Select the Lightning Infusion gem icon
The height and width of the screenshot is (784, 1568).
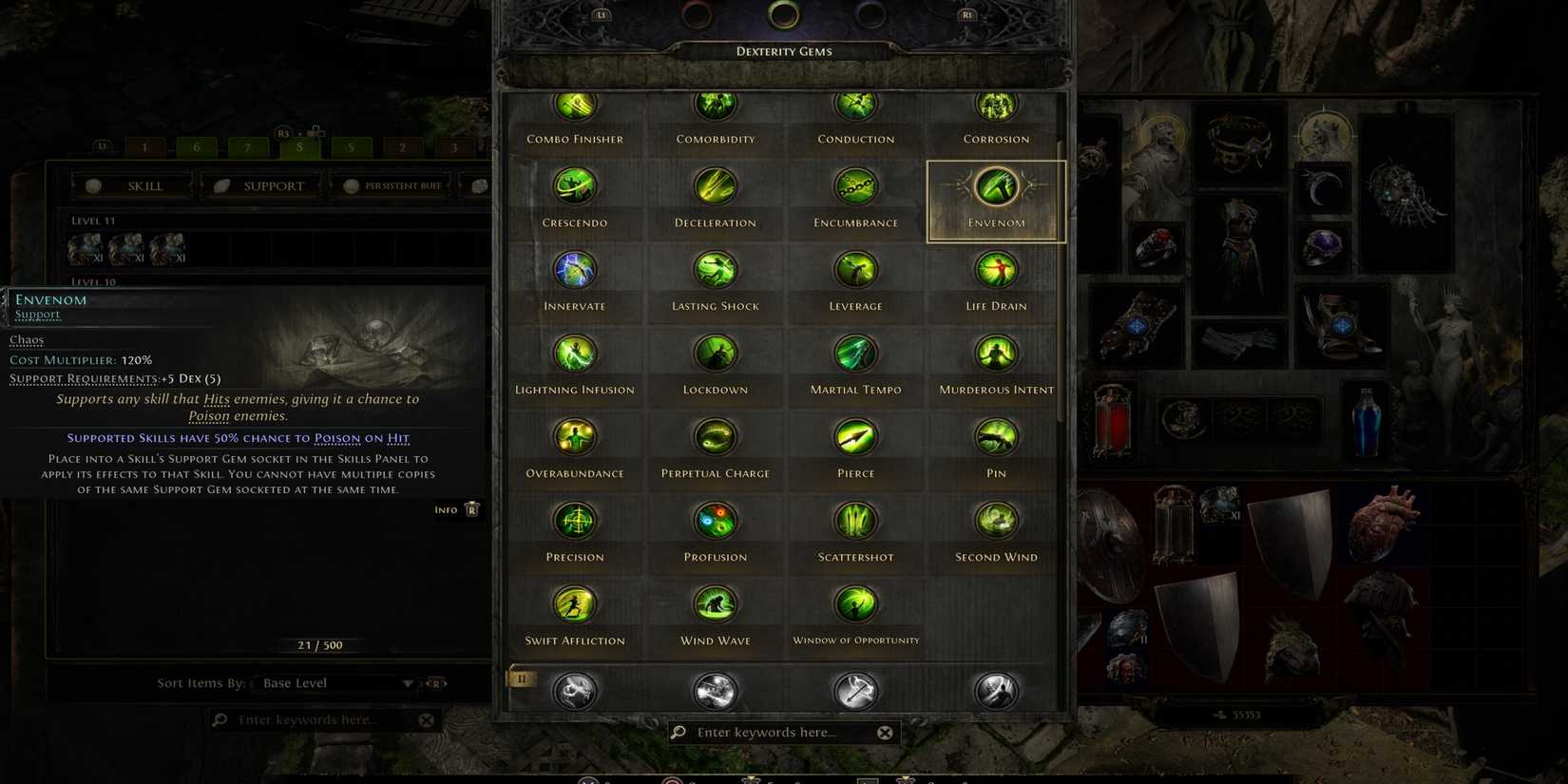pyautogui.click(x=575, y=354)
